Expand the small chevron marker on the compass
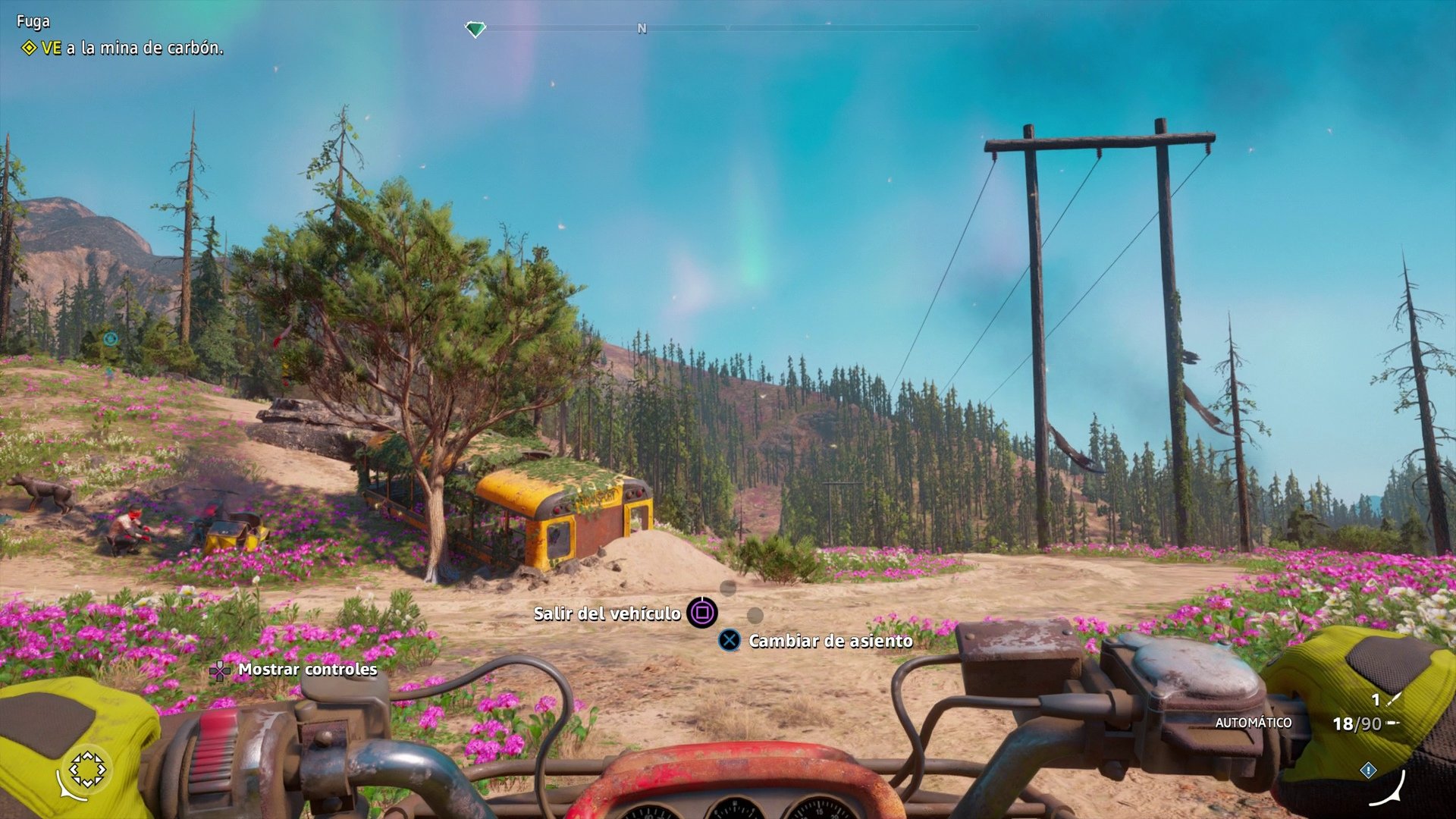This screenshot has height=819, width=1456. (x=730, y=27)
